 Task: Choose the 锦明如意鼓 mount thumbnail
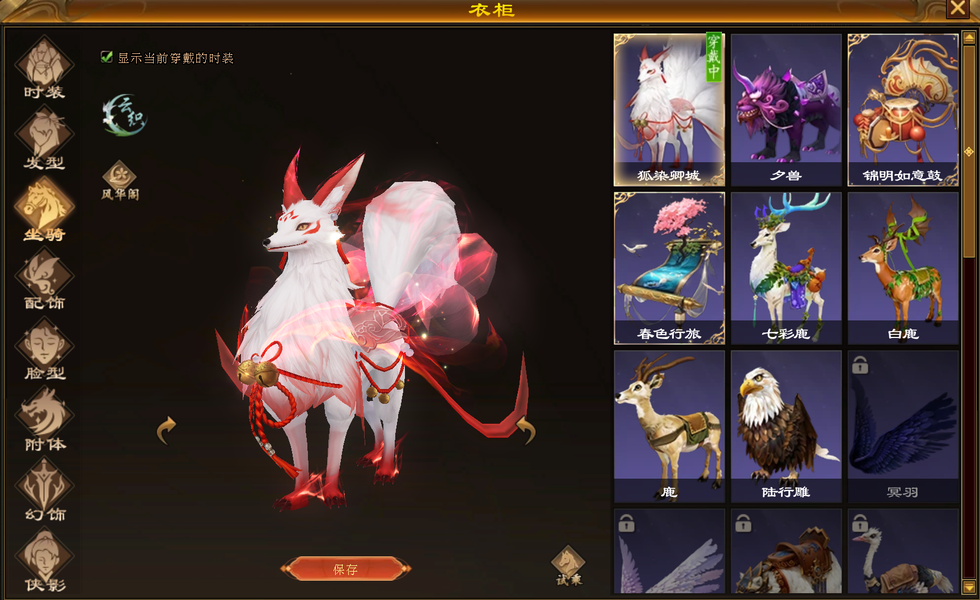point(902,108)
